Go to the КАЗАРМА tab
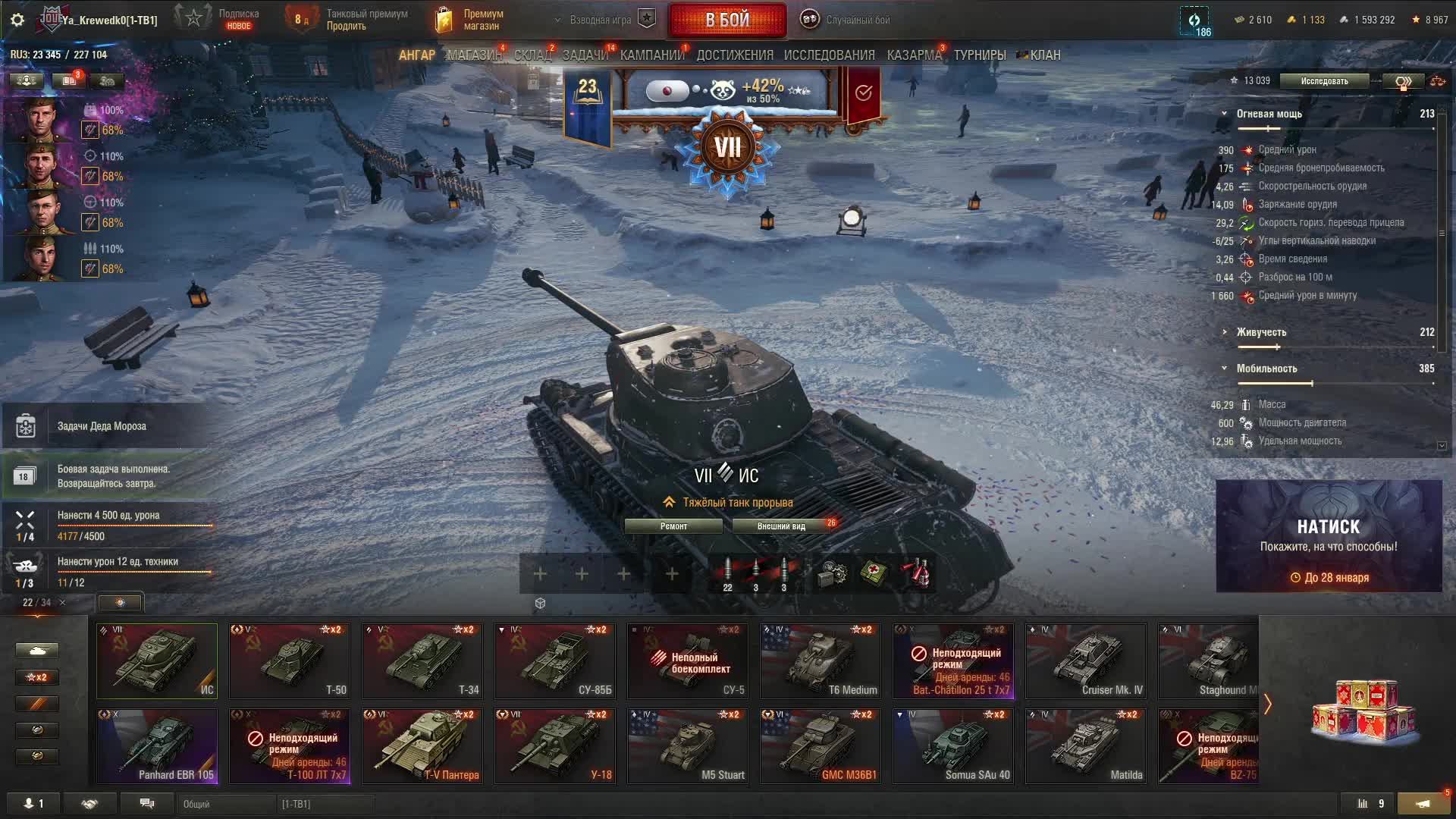 (914, 55)
